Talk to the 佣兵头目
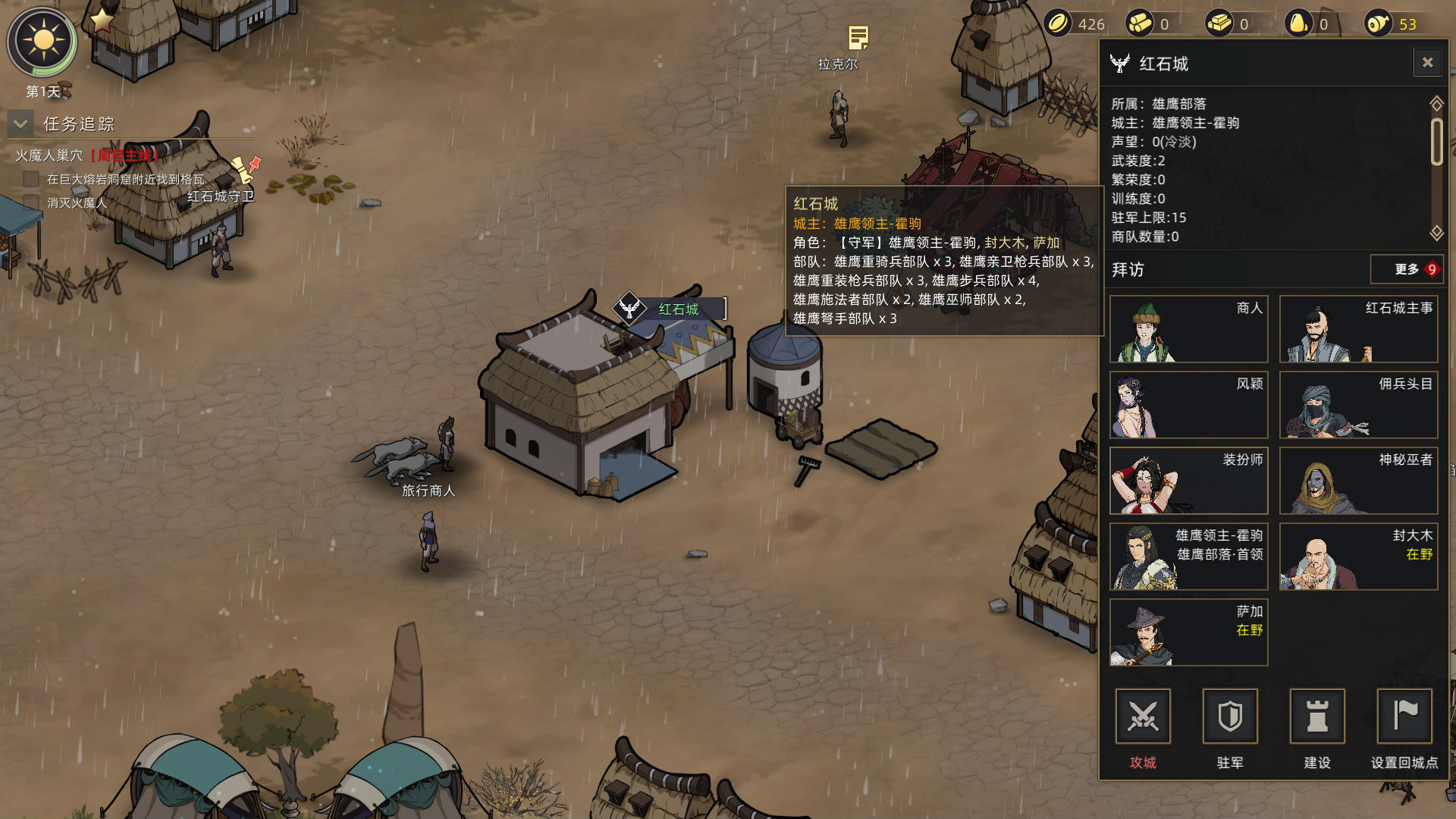1456x819 pixels. [1358, 405]
